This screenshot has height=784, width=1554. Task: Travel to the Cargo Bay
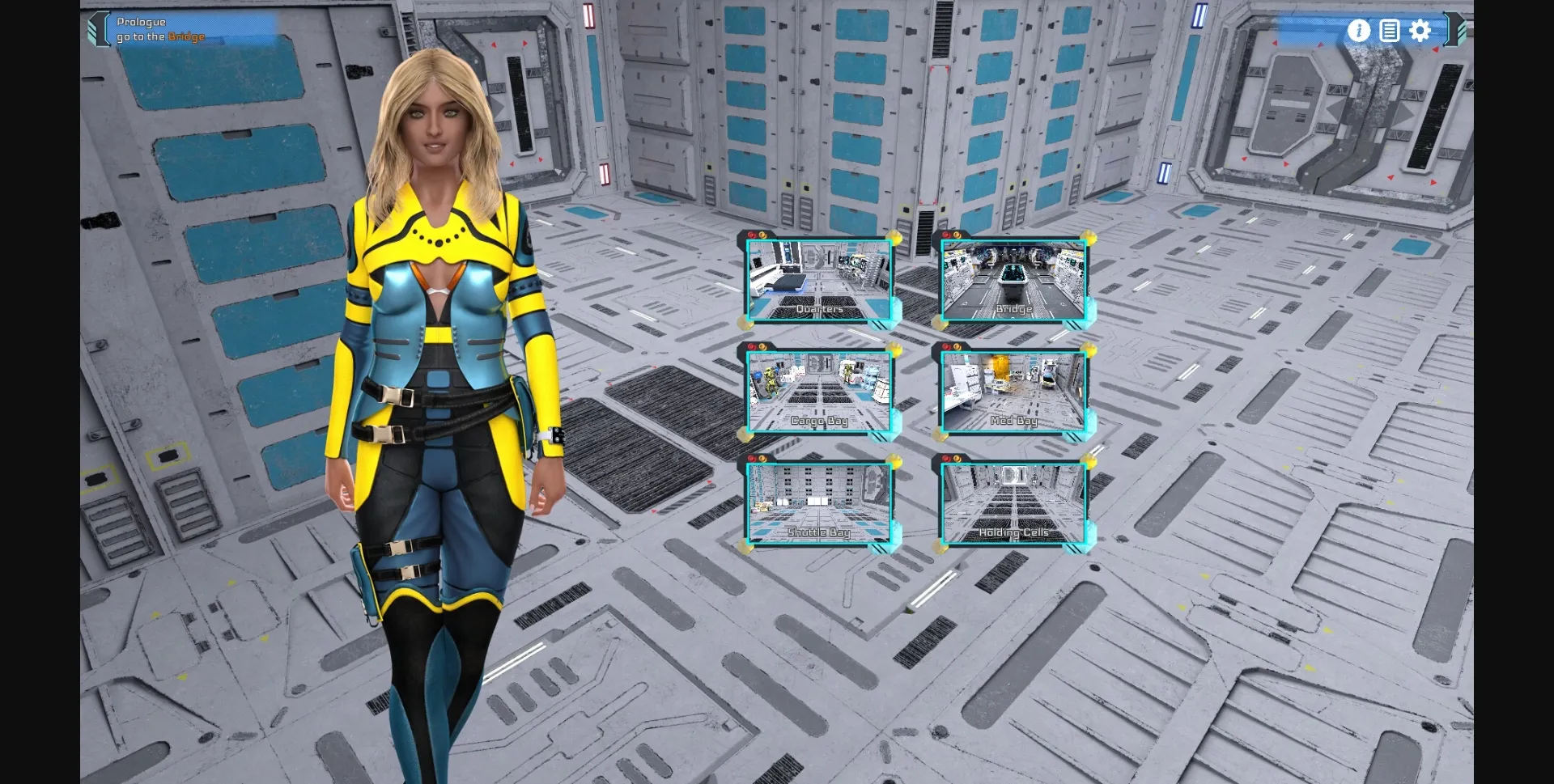(x=820, y=392)
